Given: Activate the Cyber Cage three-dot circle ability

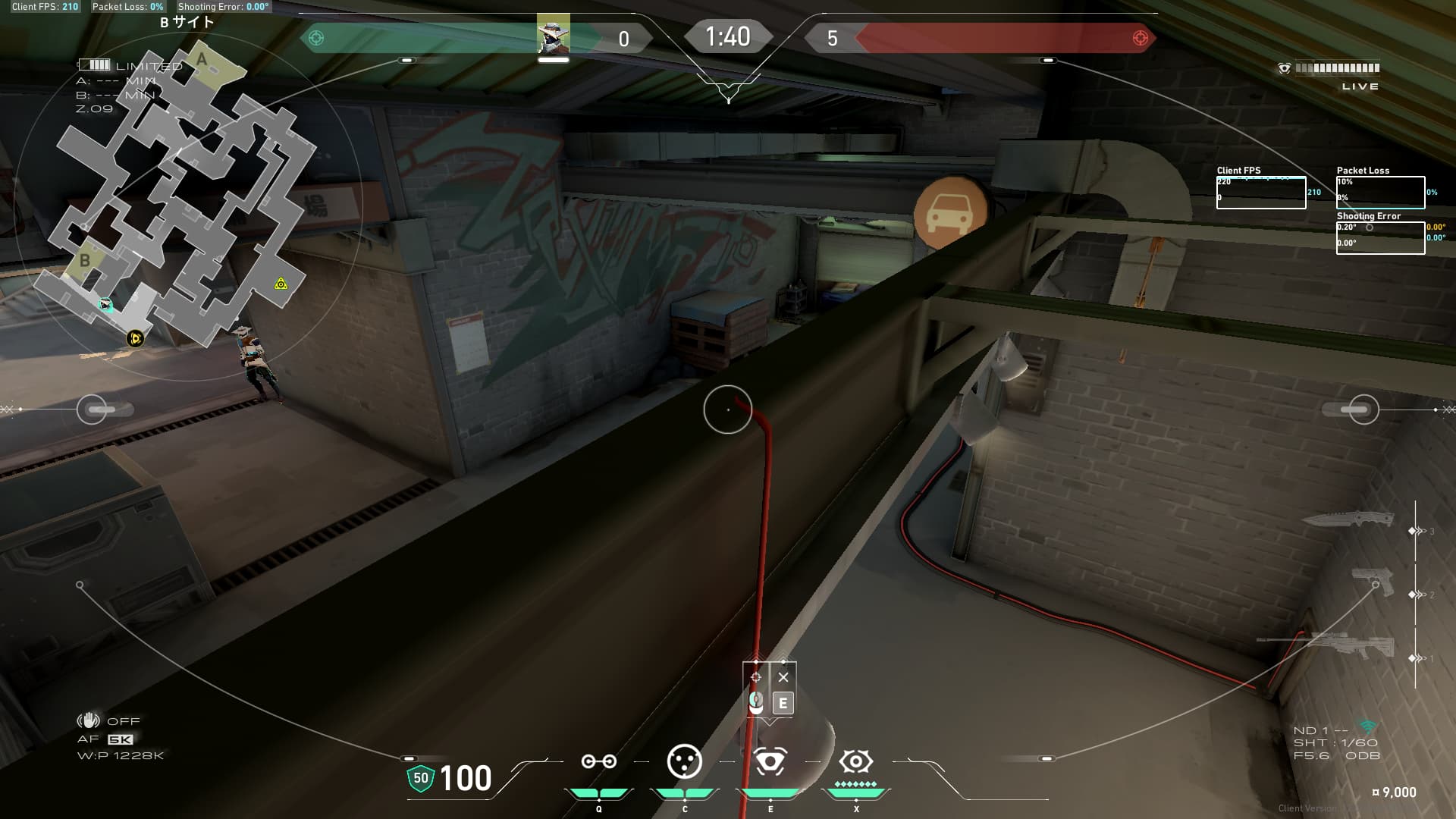Looking at the screenshot, I should [x=684, y=761].
